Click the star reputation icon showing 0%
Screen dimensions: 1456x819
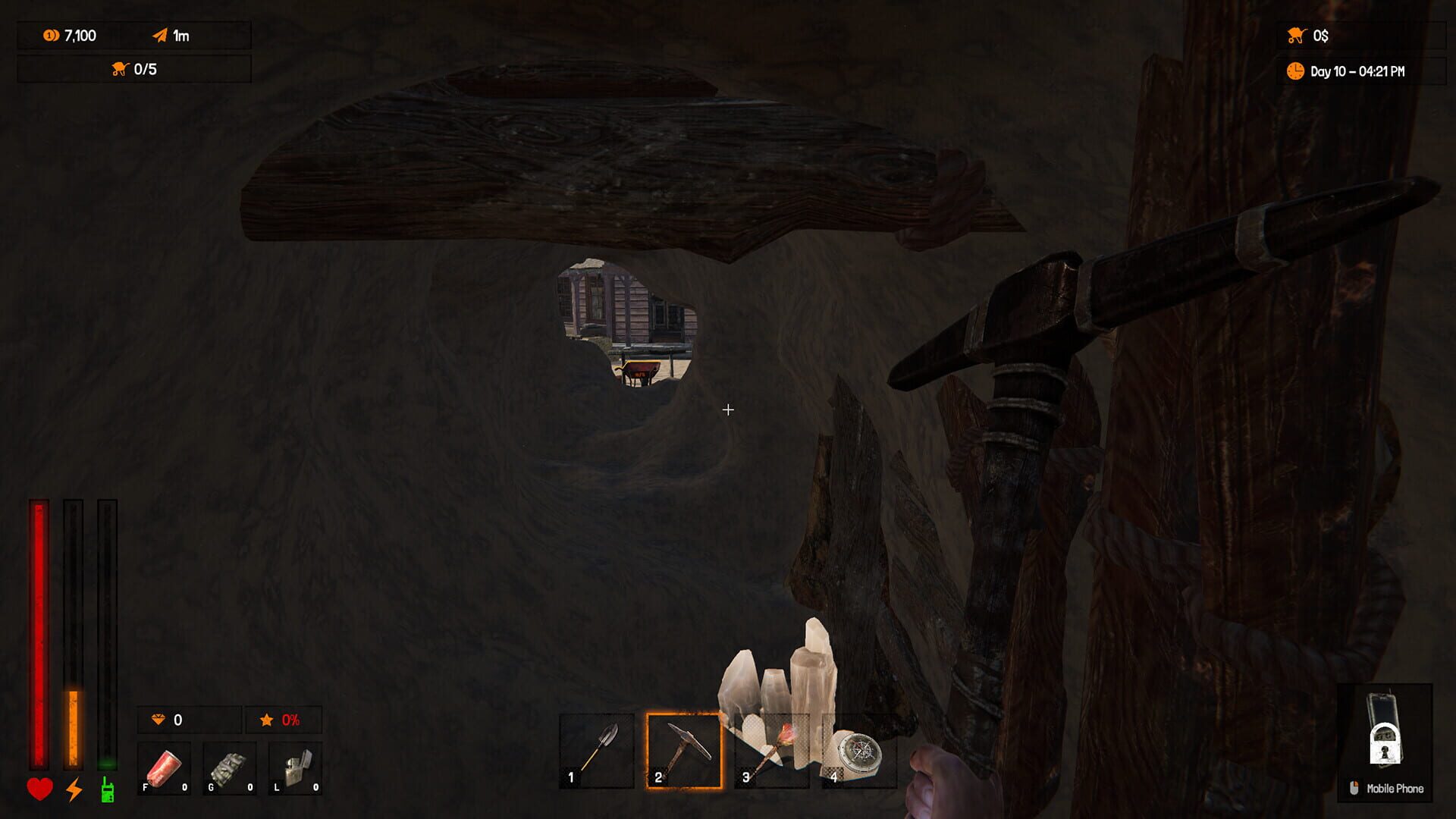[x=266, y=720]
